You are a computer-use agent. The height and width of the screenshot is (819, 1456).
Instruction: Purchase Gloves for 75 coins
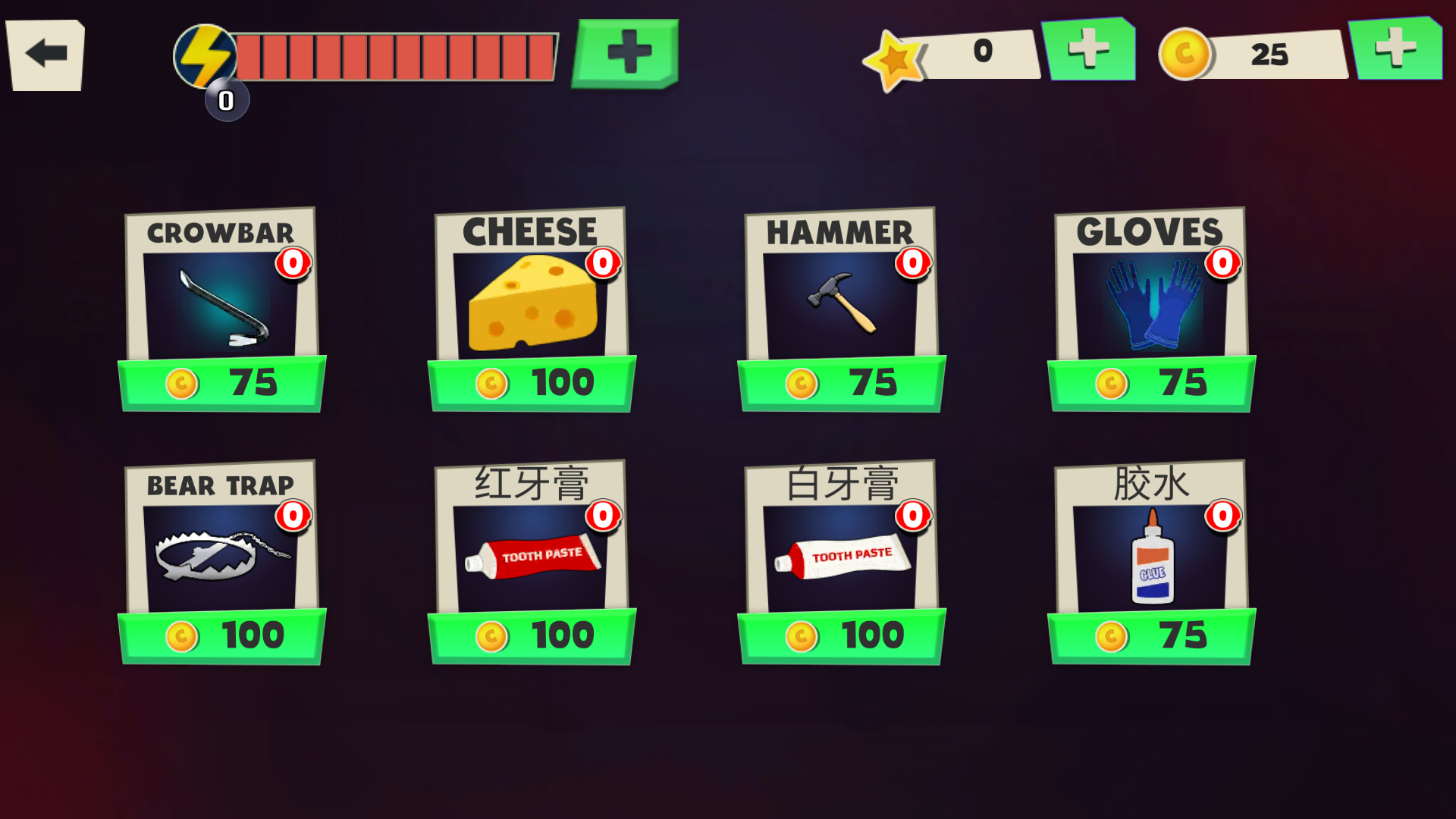1151,383
